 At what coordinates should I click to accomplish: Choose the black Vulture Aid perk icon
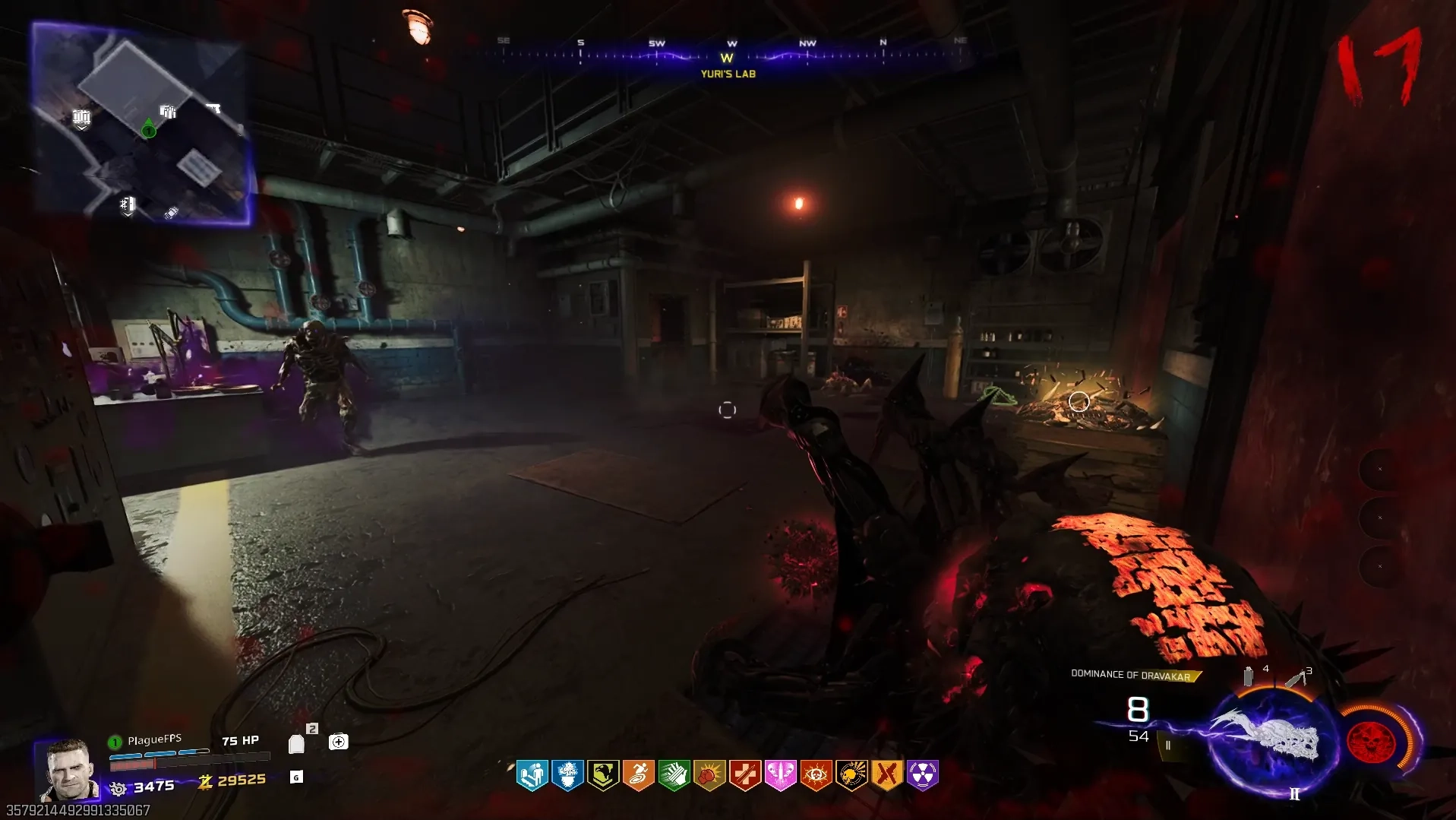tap(851, 775)
